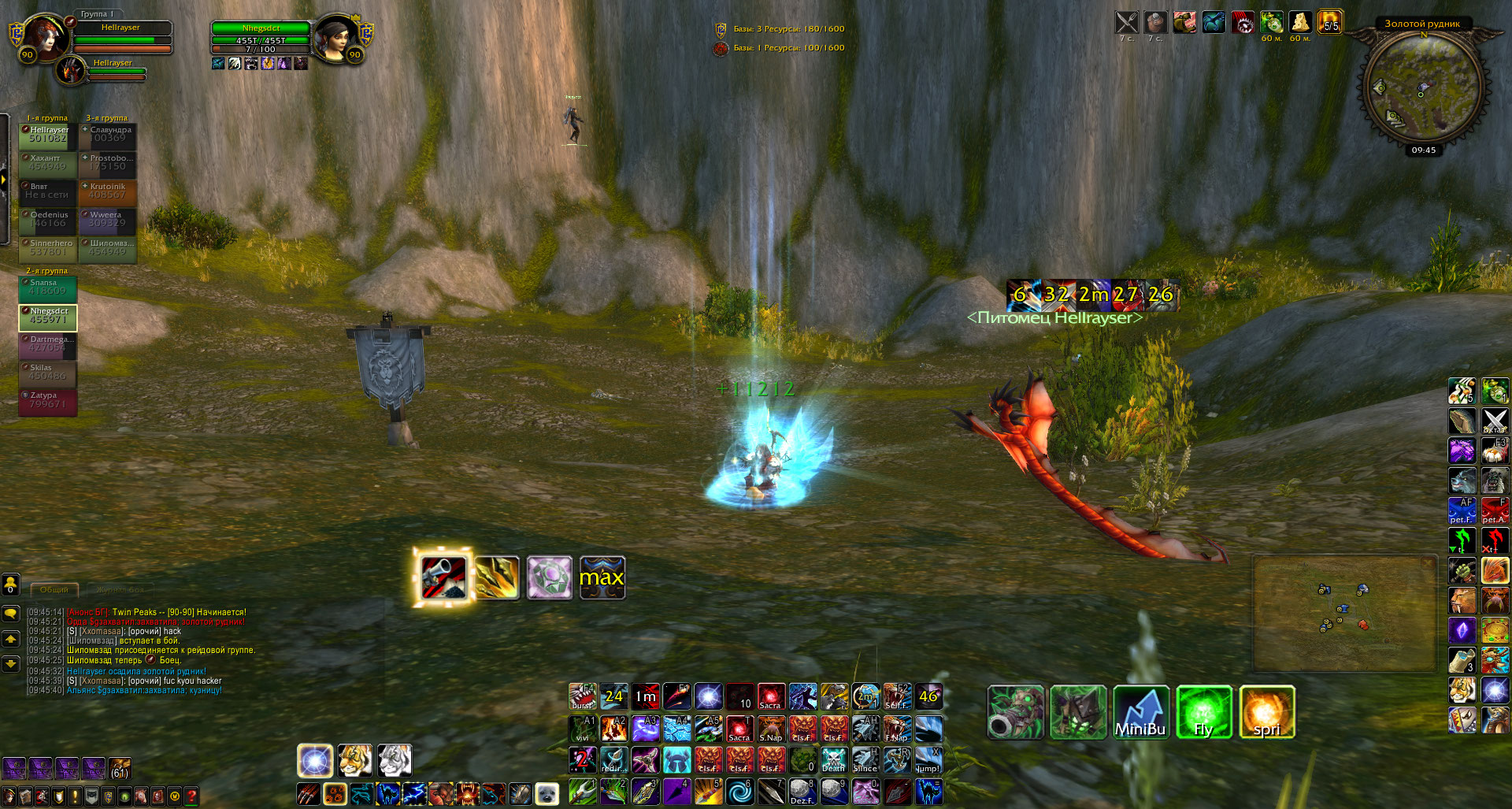
Task: Target raid member Krutoinik
Action: coord(108,192)
